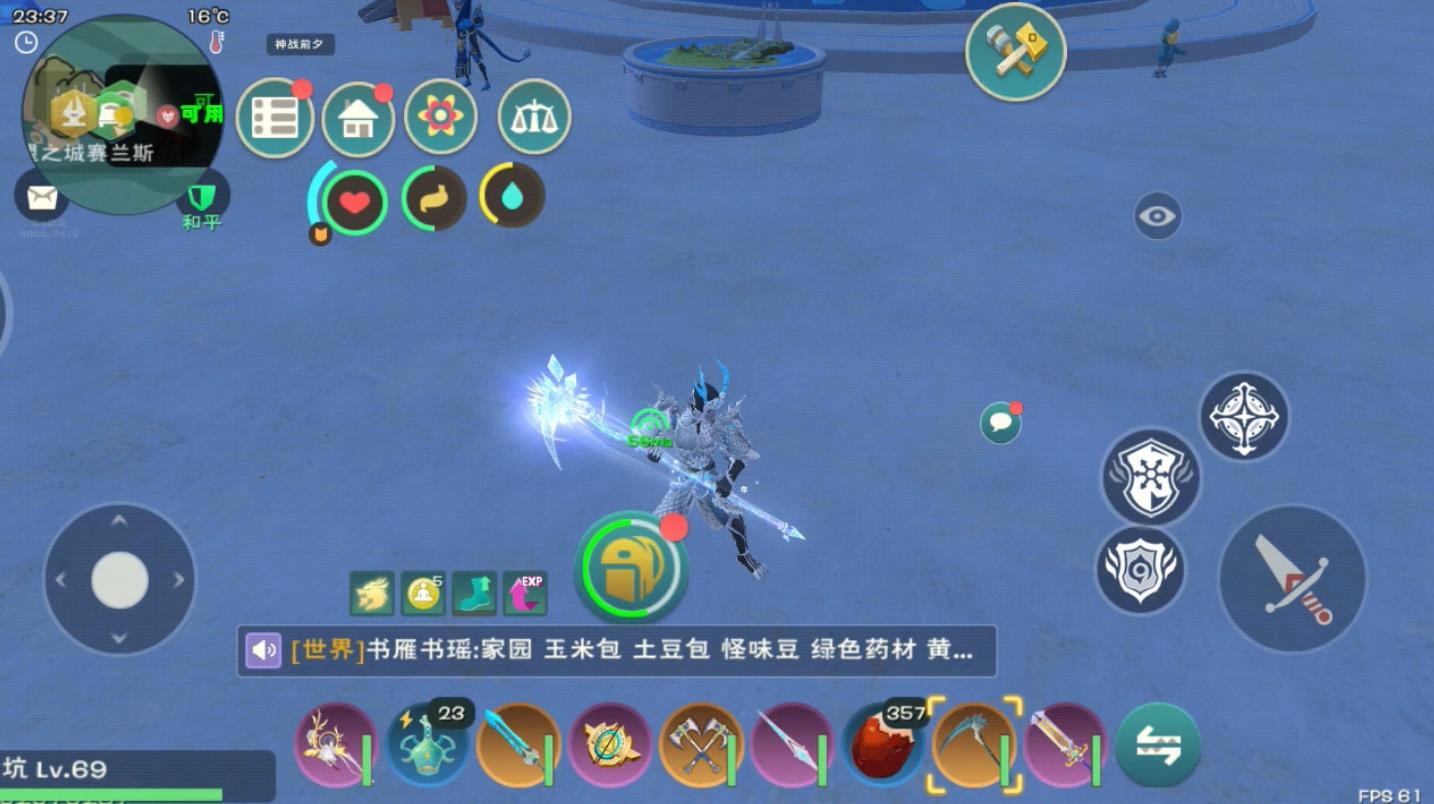
Task: Toggle UI visibility with the eye icon
Action: coord(1158,215)
